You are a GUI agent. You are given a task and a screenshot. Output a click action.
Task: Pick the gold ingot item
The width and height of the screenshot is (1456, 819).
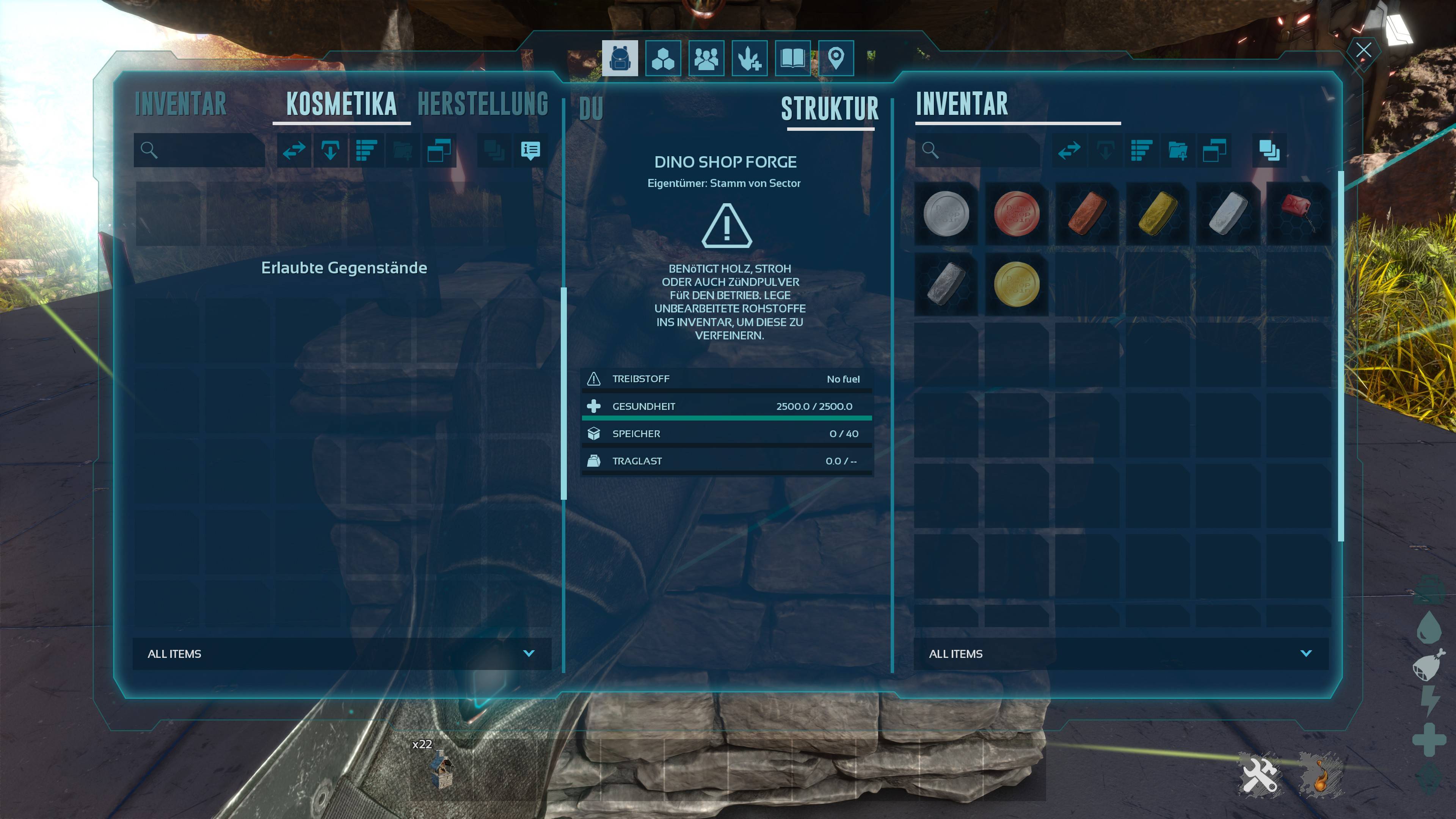click(1158, 213)
